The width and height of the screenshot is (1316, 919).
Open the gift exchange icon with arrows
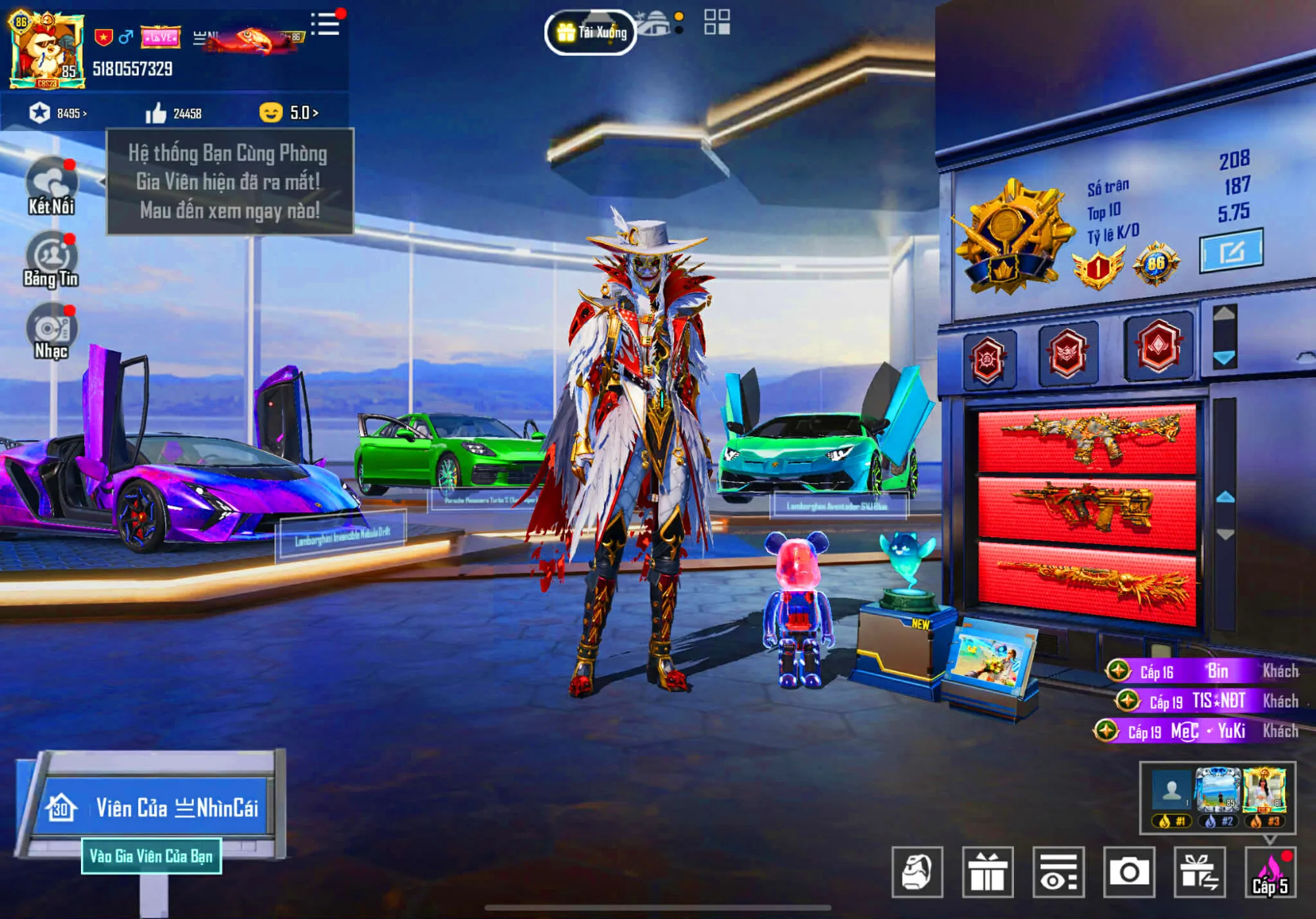click(1199, 872)
